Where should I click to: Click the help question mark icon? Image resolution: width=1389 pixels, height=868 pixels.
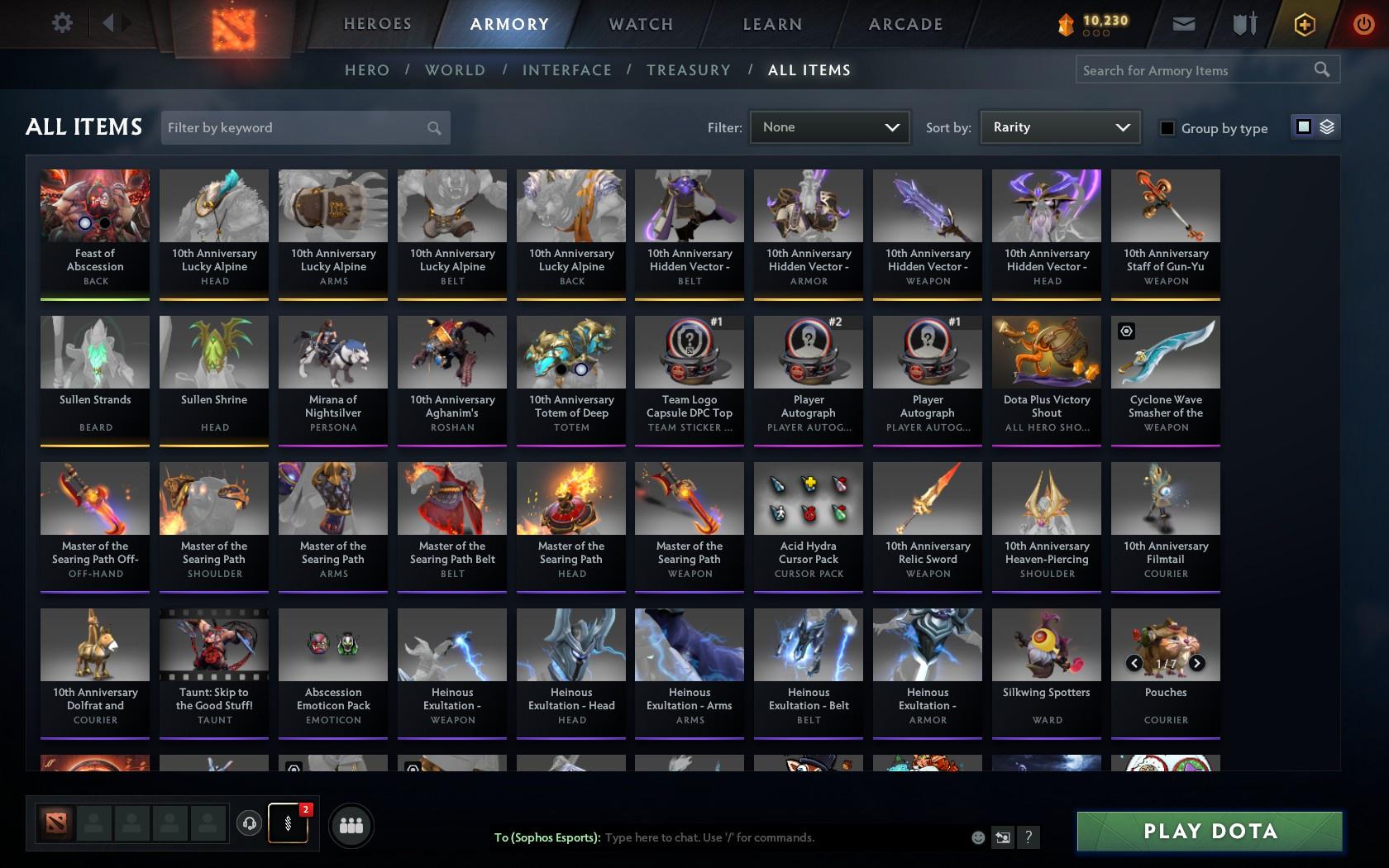(x=1028, y=837)
